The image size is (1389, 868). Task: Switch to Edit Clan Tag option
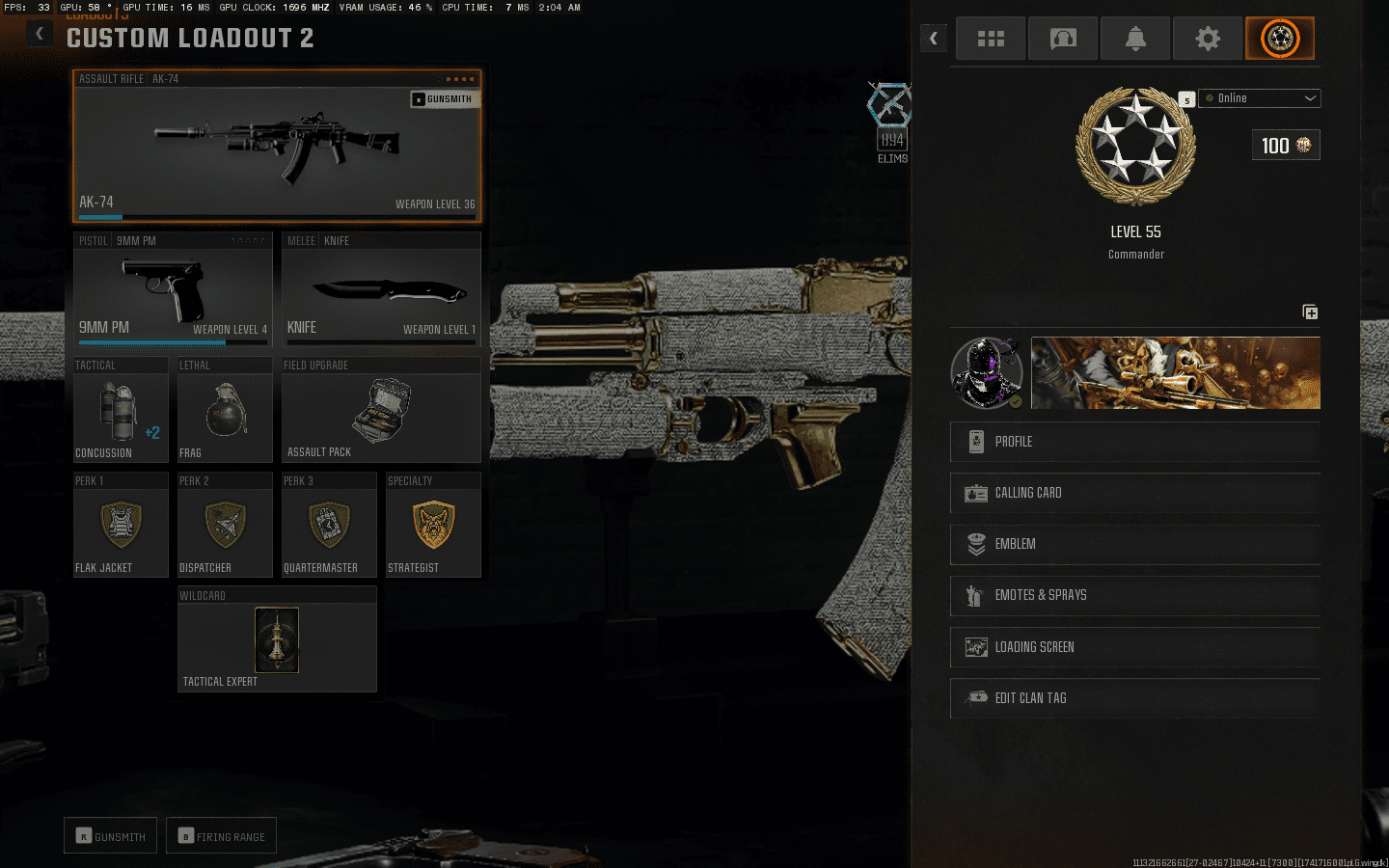pos(1135,698)
